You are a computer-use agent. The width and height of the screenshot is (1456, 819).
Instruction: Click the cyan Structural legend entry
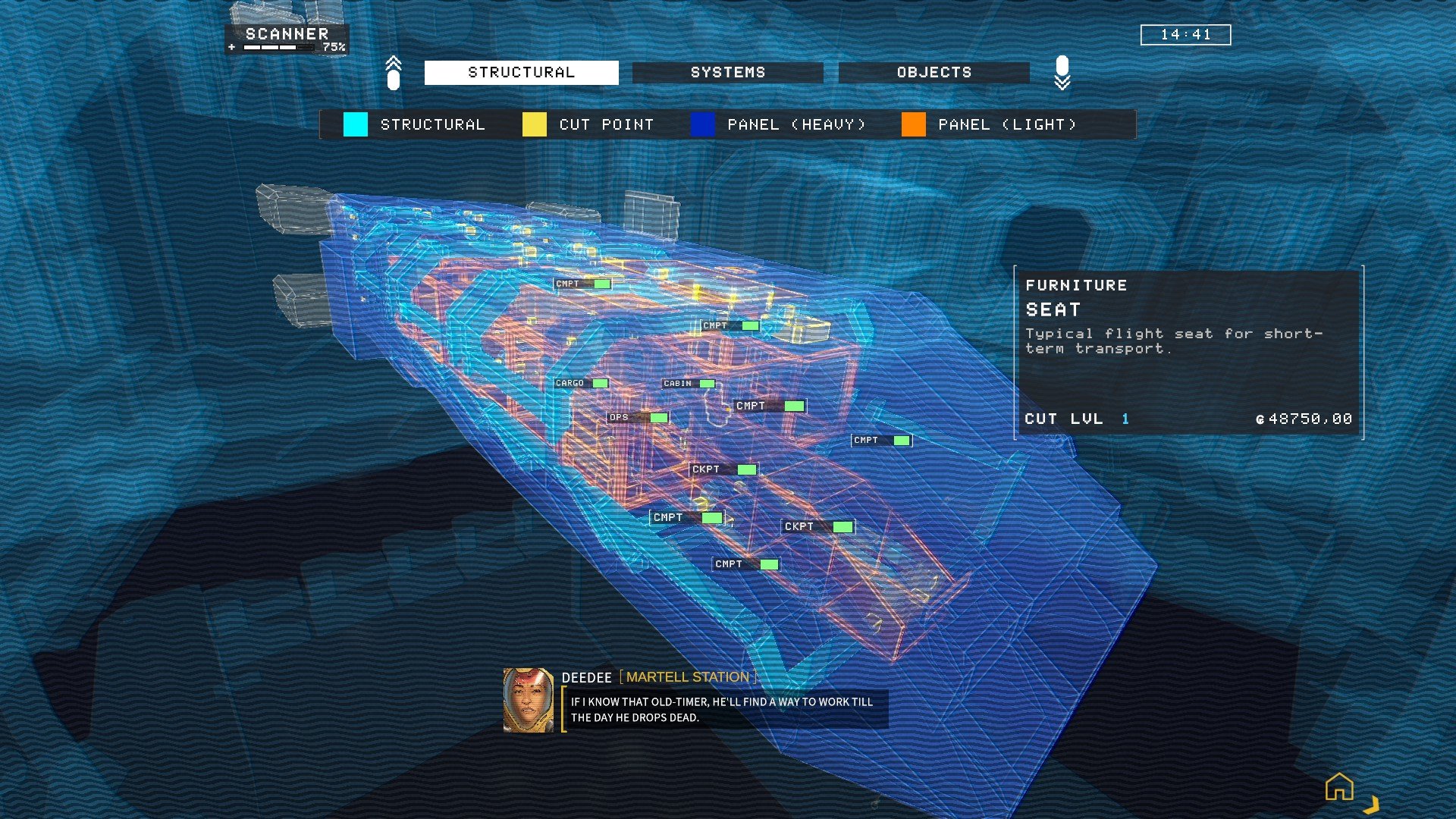[x=414, y=124]
